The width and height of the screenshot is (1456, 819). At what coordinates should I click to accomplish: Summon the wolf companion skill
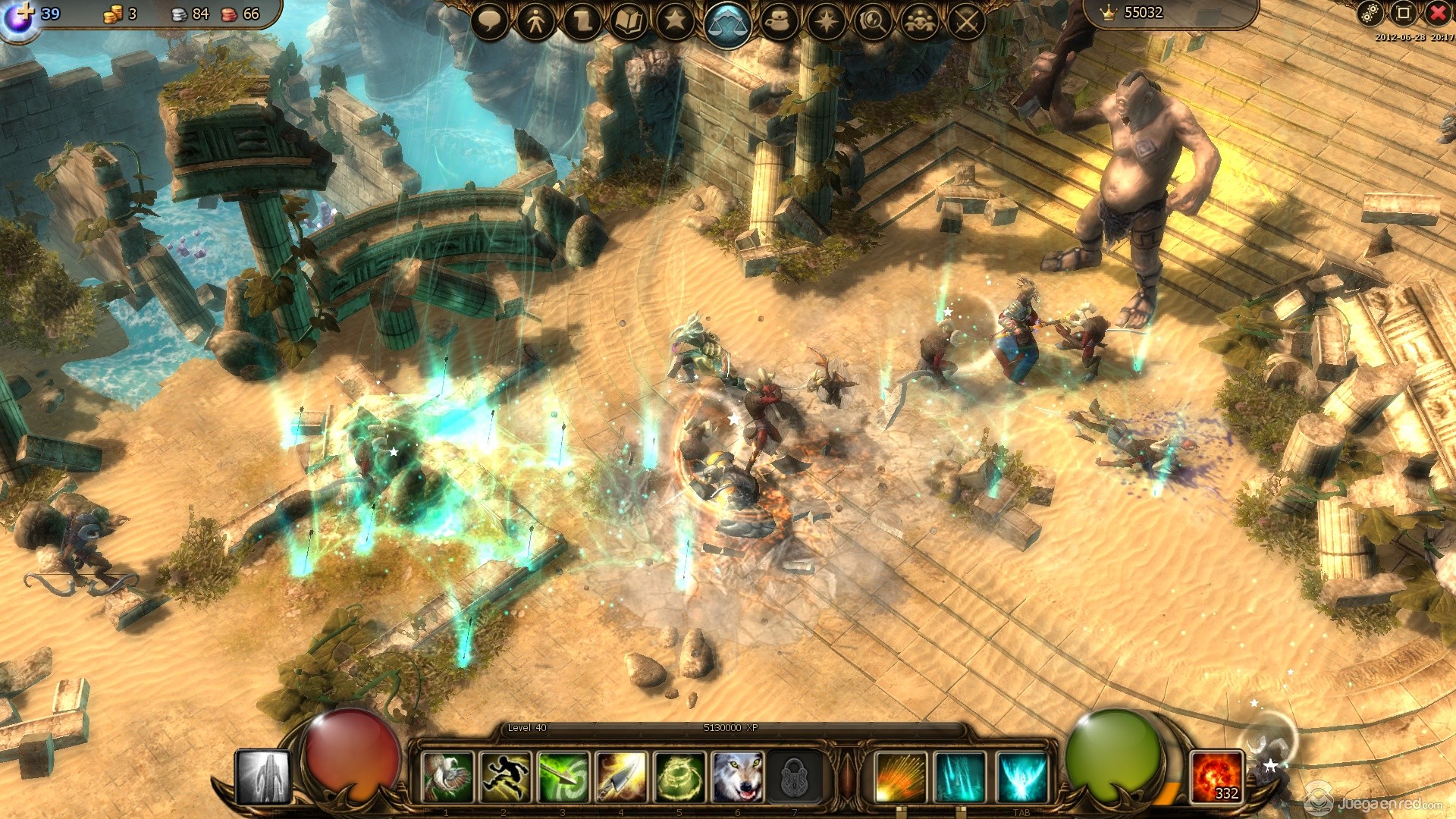pos(737,777)
